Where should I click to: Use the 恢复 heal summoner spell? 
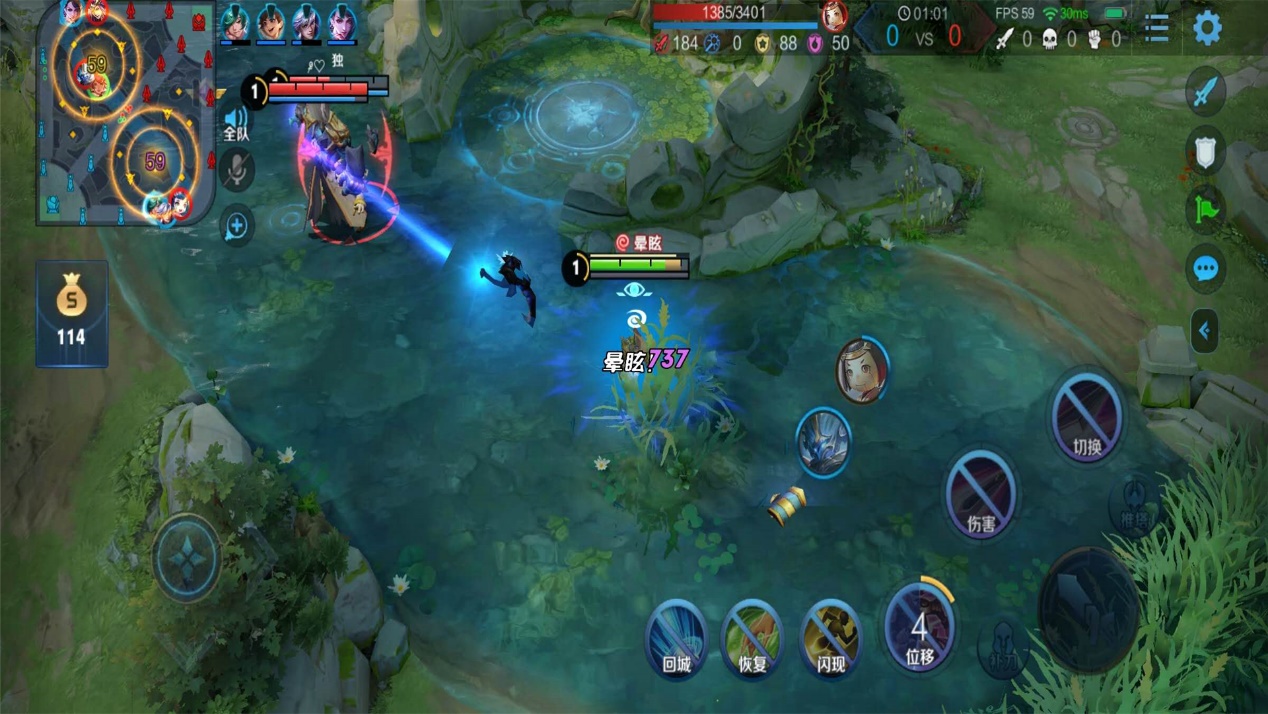click(752, 636)
